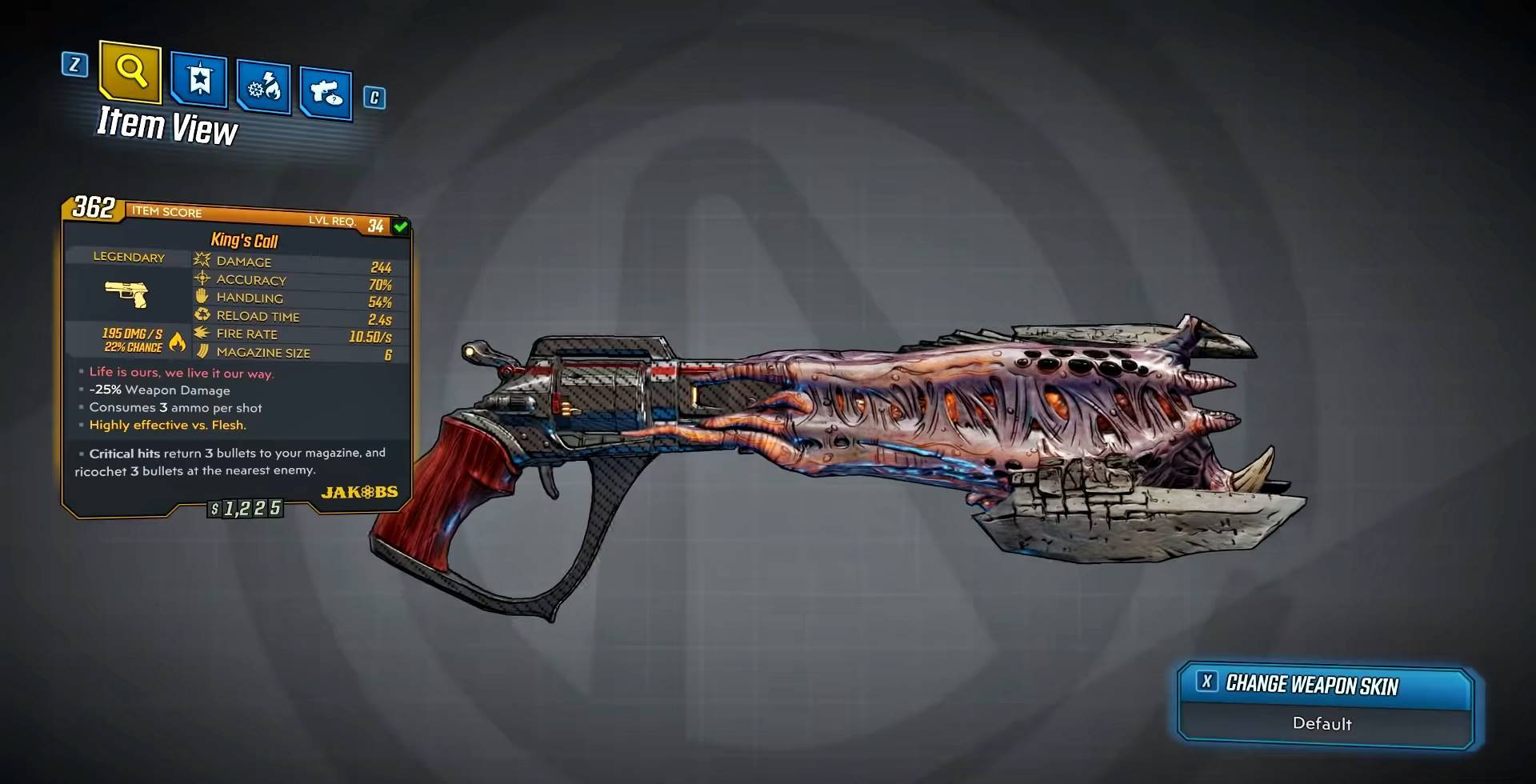Click the fire element icon next to 22% chance
1536x784 pixels.
click(176, 342)
